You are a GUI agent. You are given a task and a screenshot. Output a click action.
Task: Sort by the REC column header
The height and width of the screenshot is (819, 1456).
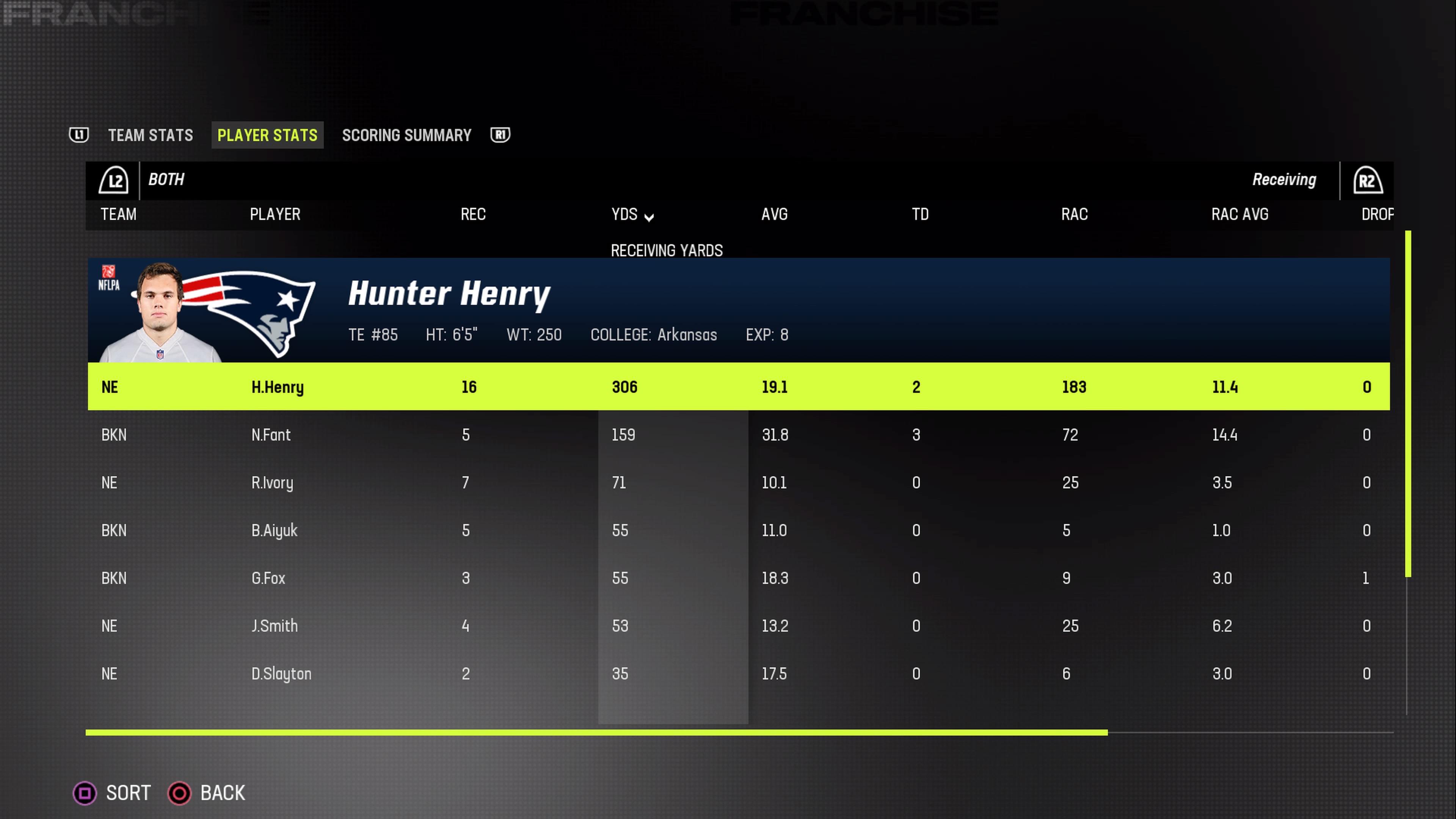click(472, 214)
